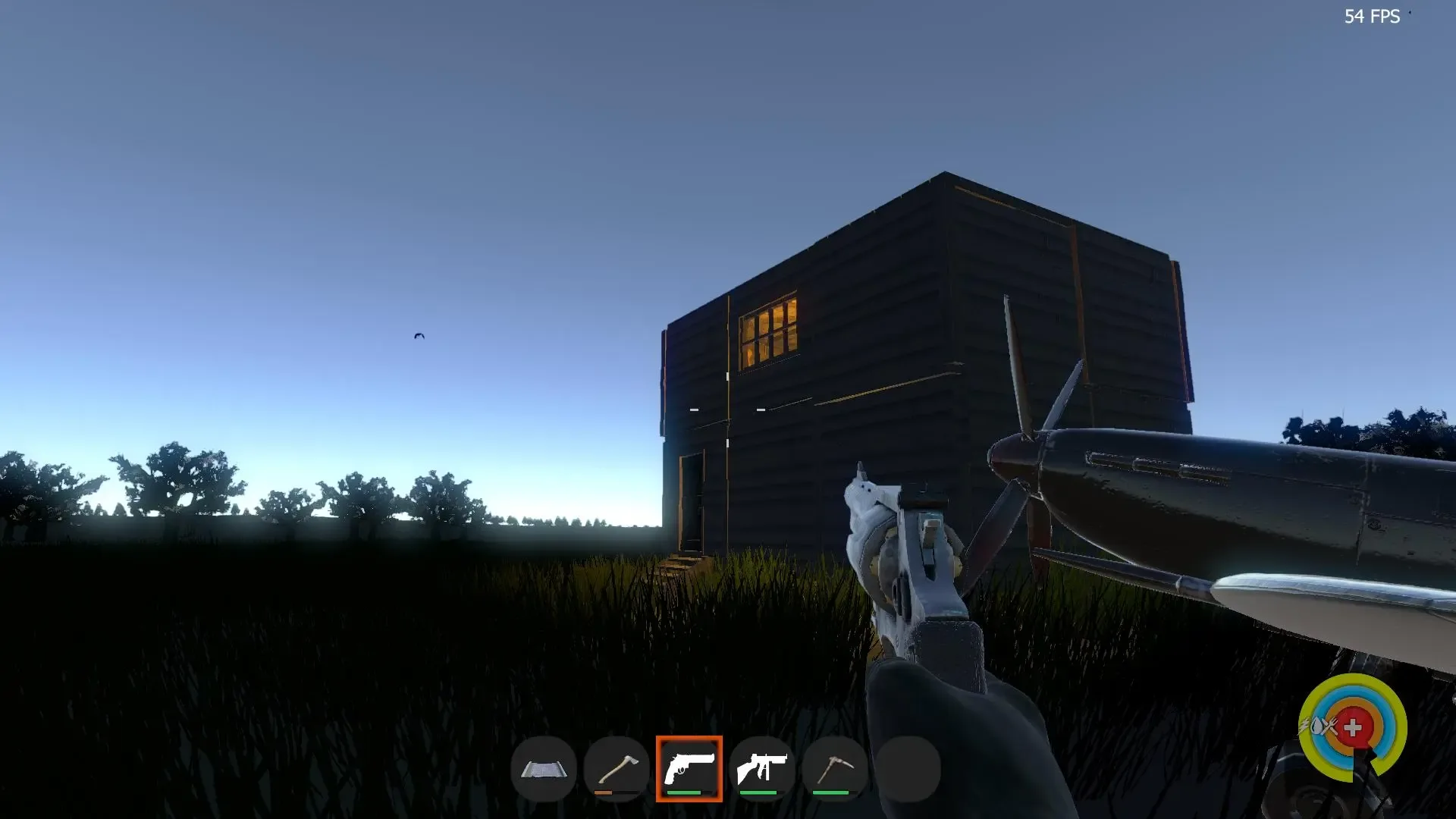1456x819 pixels.
Task: Equip the pickaxe in the hotbar
Action: (x=835, y=769)
